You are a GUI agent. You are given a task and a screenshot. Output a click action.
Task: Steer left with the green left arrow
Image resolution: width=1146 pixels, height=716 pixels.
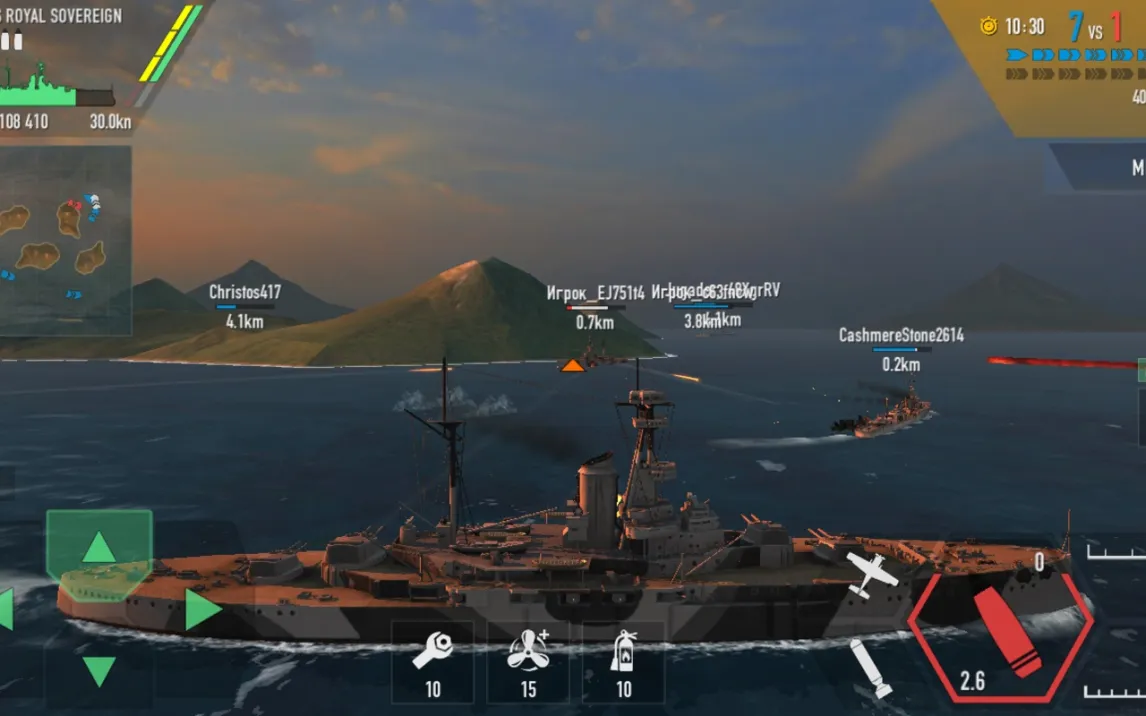tap(5, 609)
